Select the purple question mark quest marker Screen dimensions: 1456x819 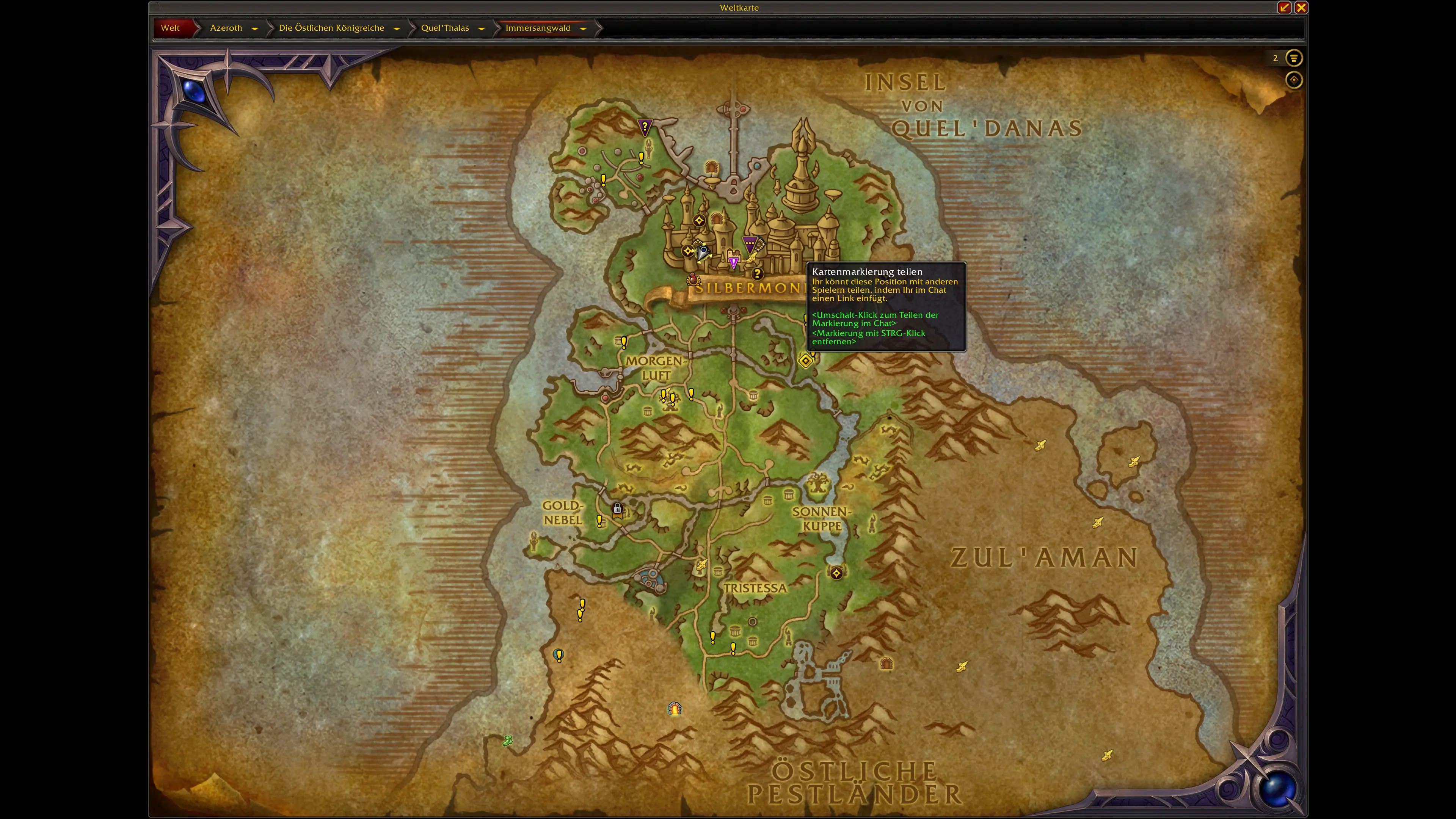[x=644, y=127]
